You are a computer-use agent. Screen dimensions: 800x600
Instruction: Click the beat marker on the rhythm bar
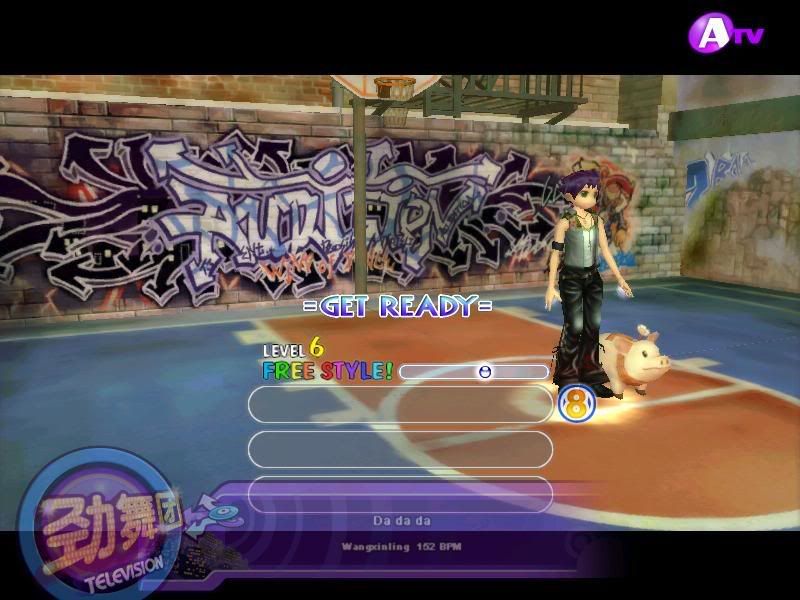pyautogui.click(x=485, y=372)
